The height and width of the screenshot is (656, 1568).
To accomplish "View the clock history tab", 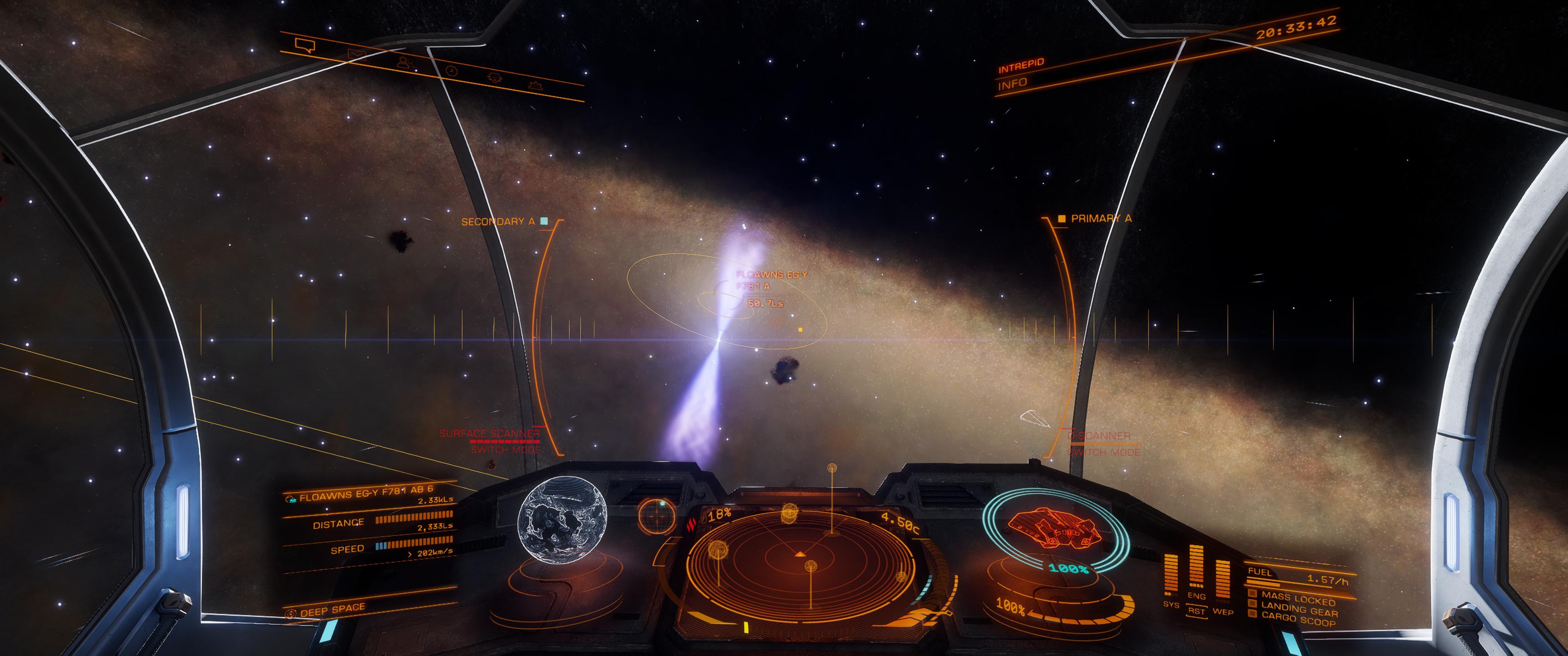I will coord(451,71).
